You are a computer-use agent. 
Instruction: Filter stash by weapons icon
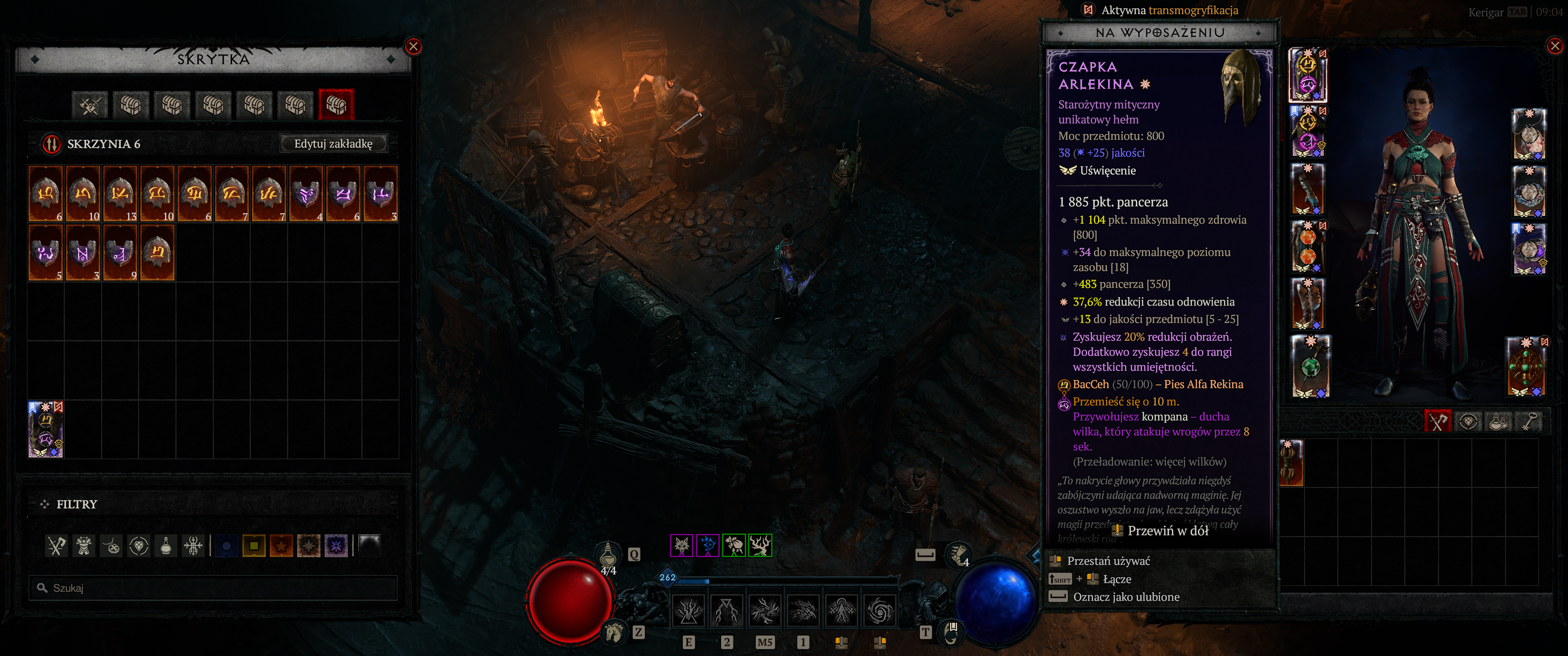[x=57, y=546]
